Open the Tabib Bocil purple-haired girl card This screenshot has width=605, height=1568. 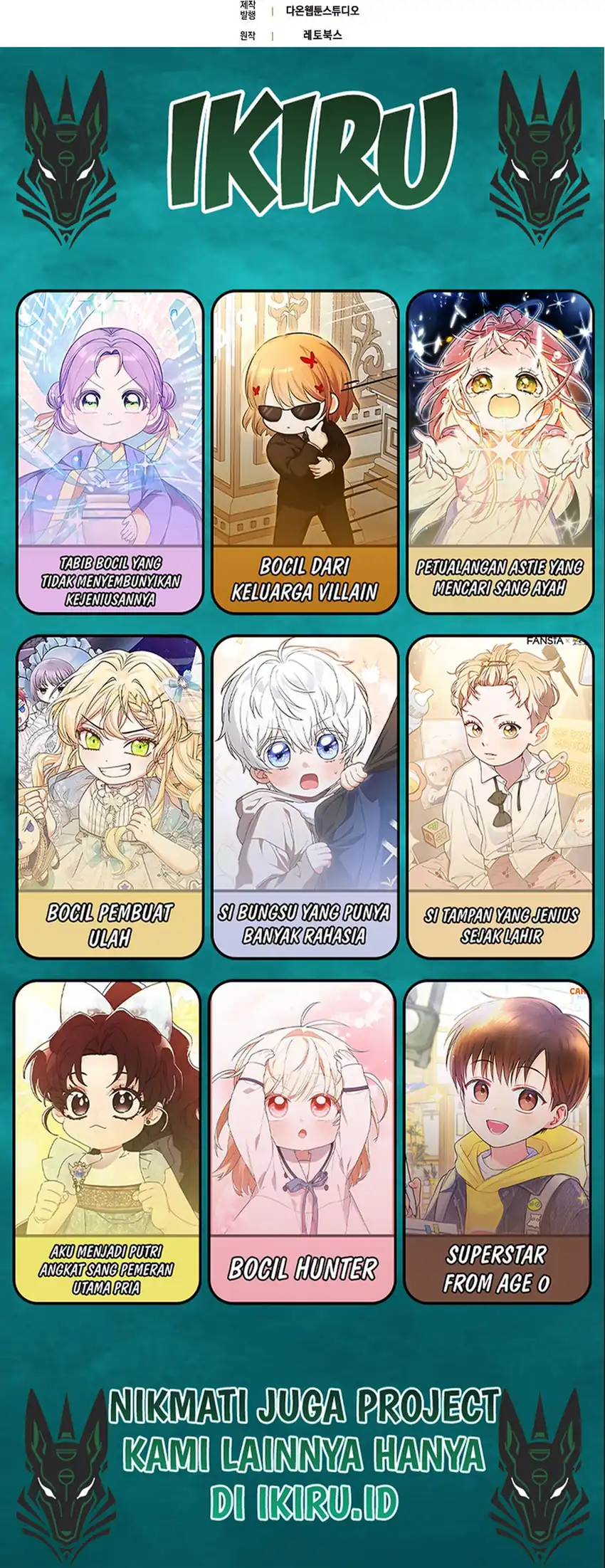pos(110,452)
